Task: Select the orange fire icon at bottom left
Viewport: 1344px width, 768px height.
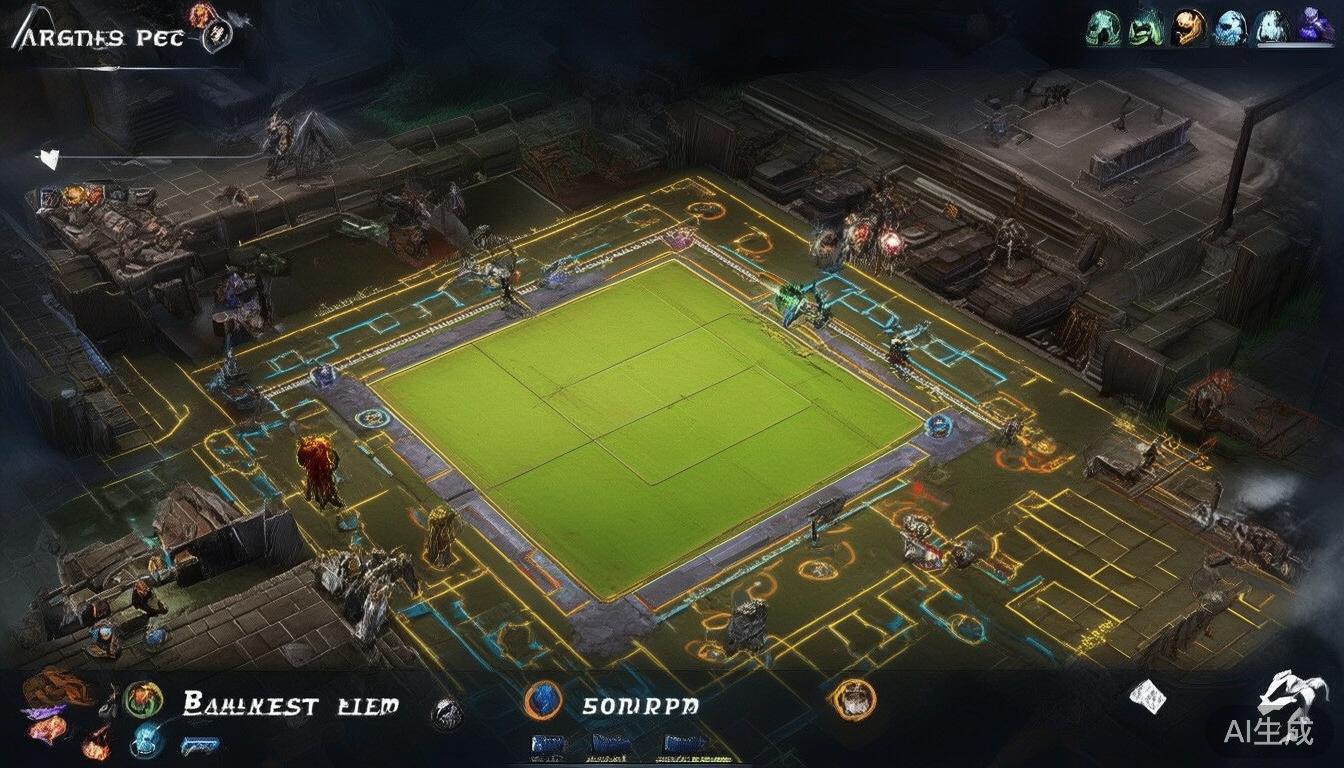Action: 97,742
